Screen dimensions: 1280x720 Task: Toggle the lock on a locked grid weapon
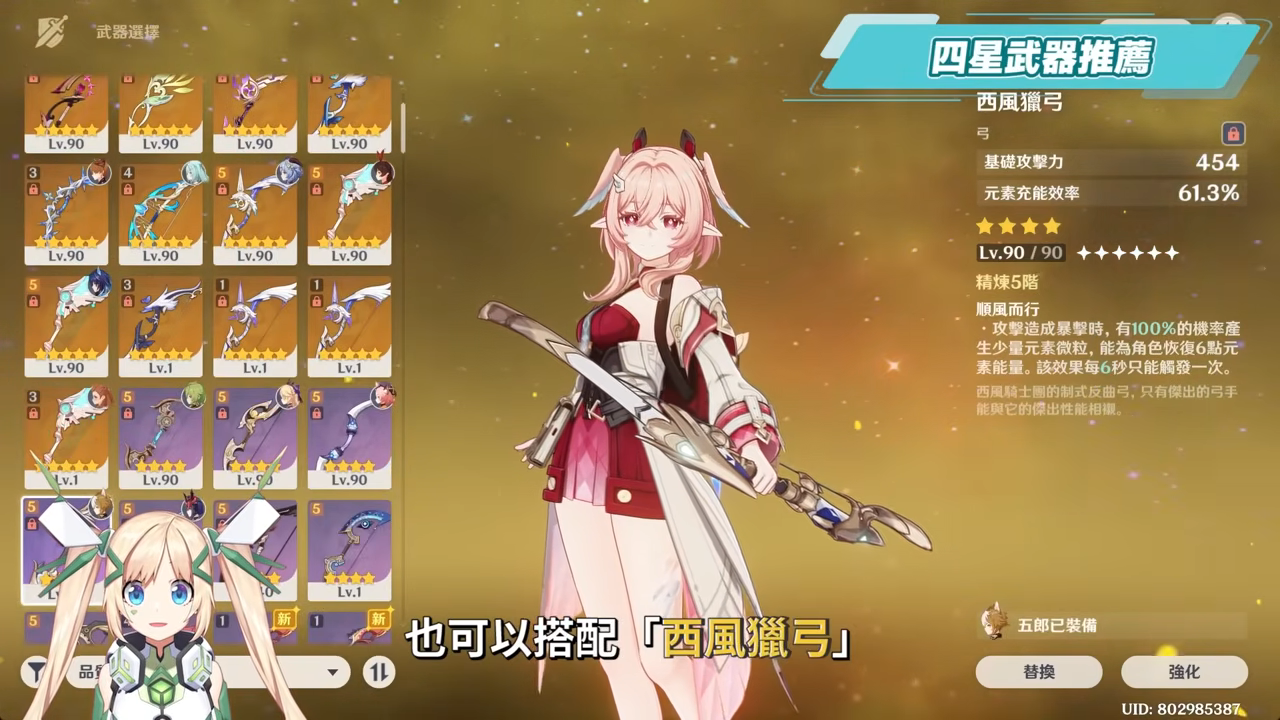pyautogui.click(x=33, y=189)
